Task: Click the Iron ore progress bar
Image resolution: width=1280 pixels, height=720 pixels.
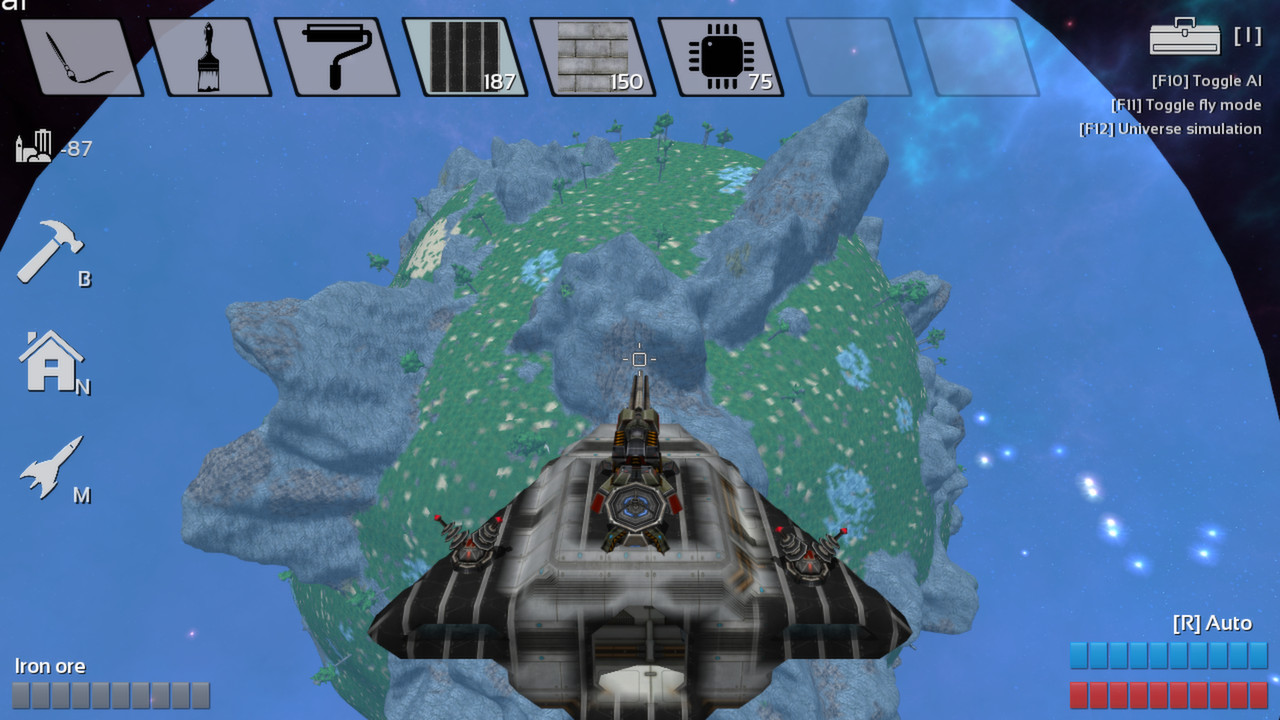Action: [x=110, y=695]
